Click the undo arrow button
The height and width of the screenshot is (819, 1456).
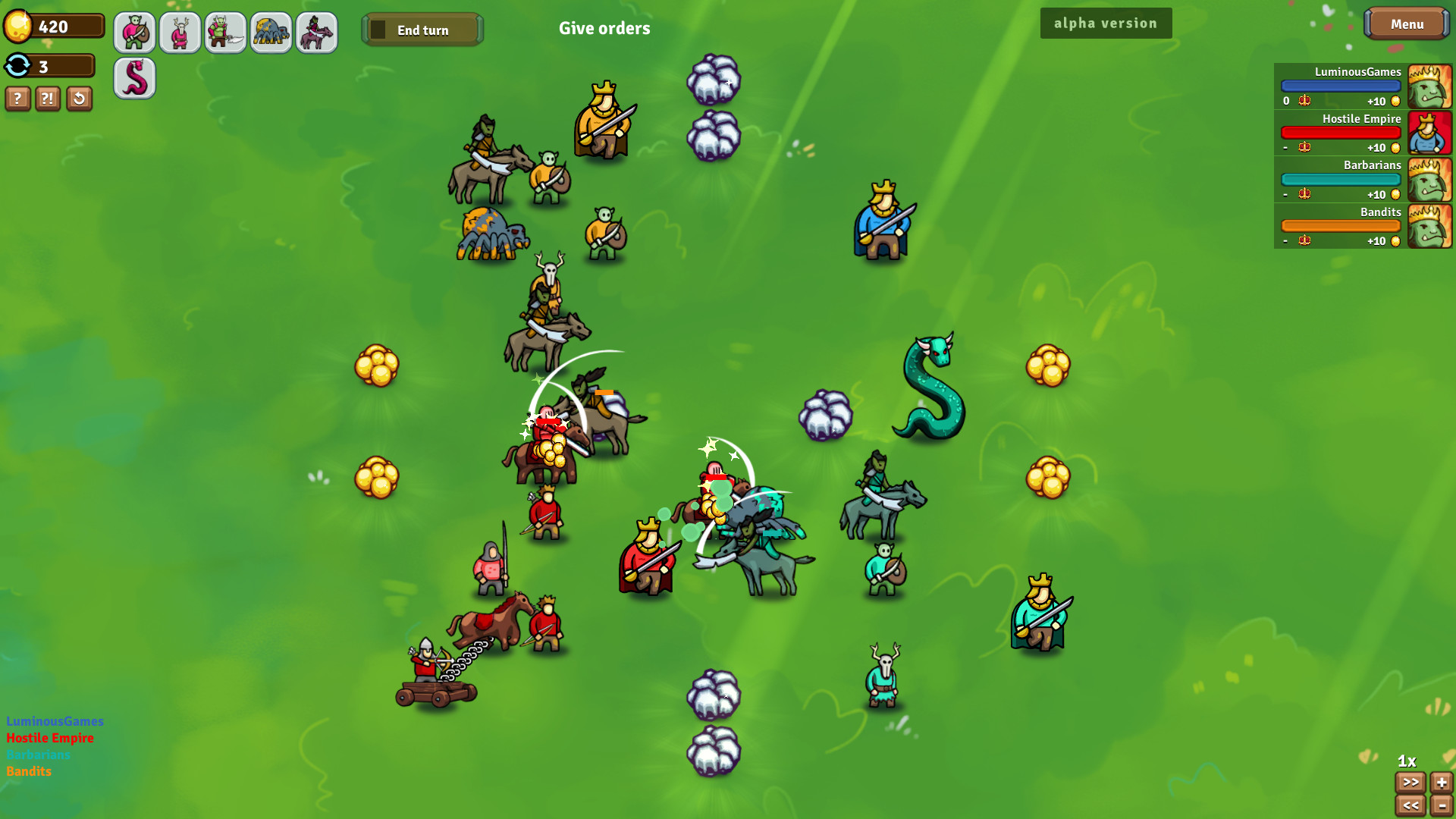pos(79,99)
